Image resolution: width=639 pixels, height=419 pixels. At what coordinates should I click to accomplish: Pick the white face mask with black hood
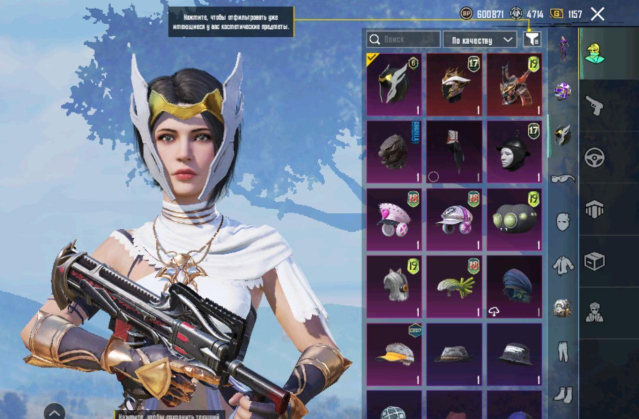point(514,151)
